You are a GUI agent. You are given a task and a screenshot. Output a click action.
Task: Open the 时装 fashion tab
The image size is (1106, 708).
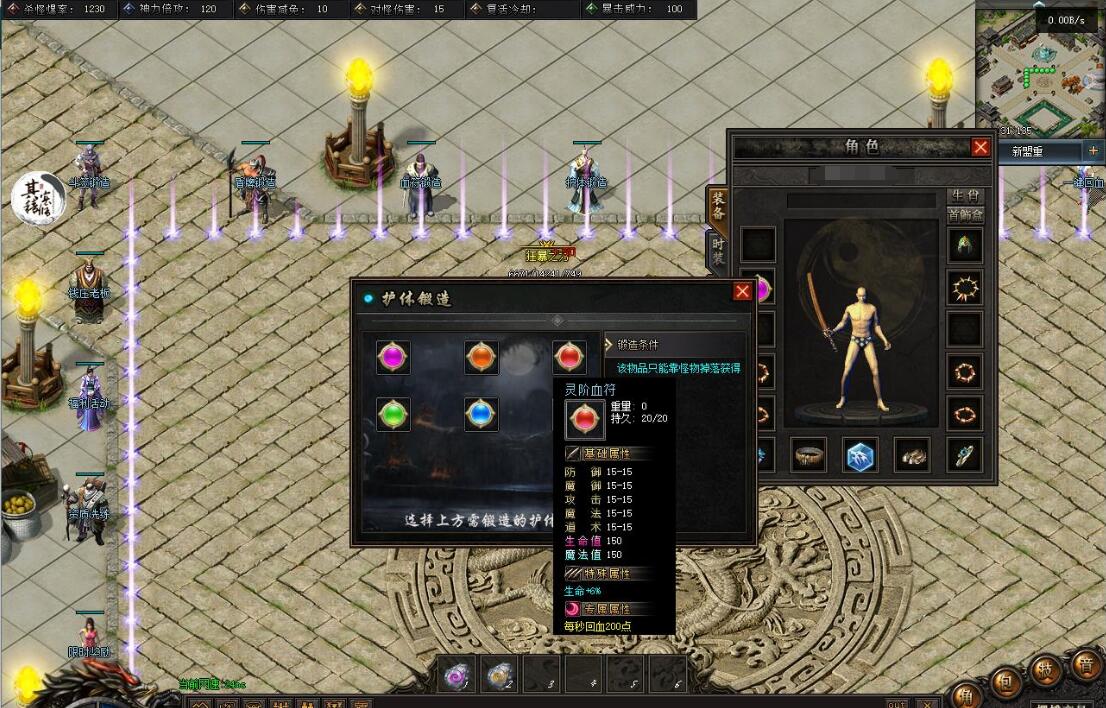pyautogui.click(x=718, y=250)
